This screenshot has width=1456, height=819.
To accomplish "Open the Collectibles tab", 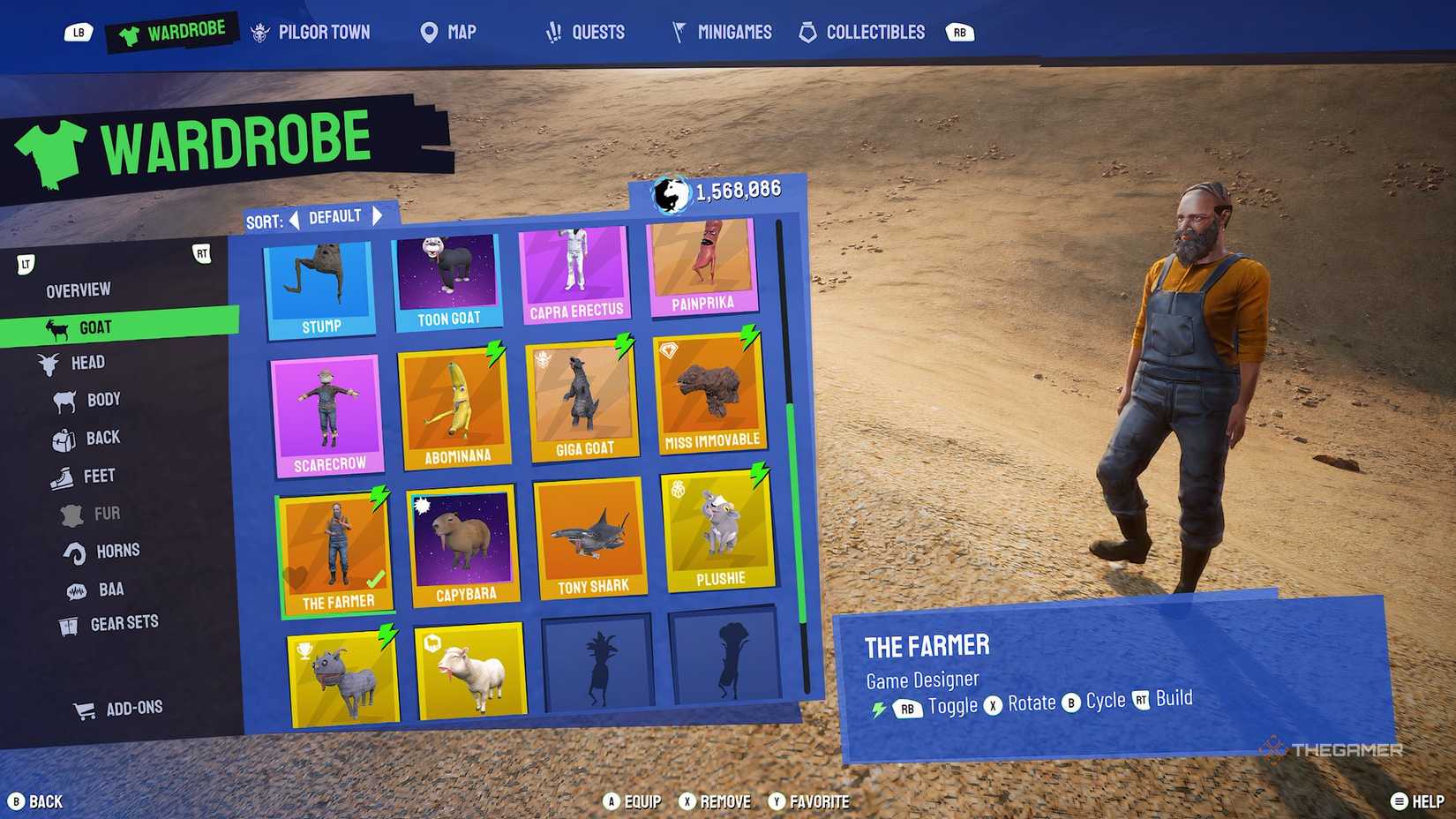I will coord(862,32).
